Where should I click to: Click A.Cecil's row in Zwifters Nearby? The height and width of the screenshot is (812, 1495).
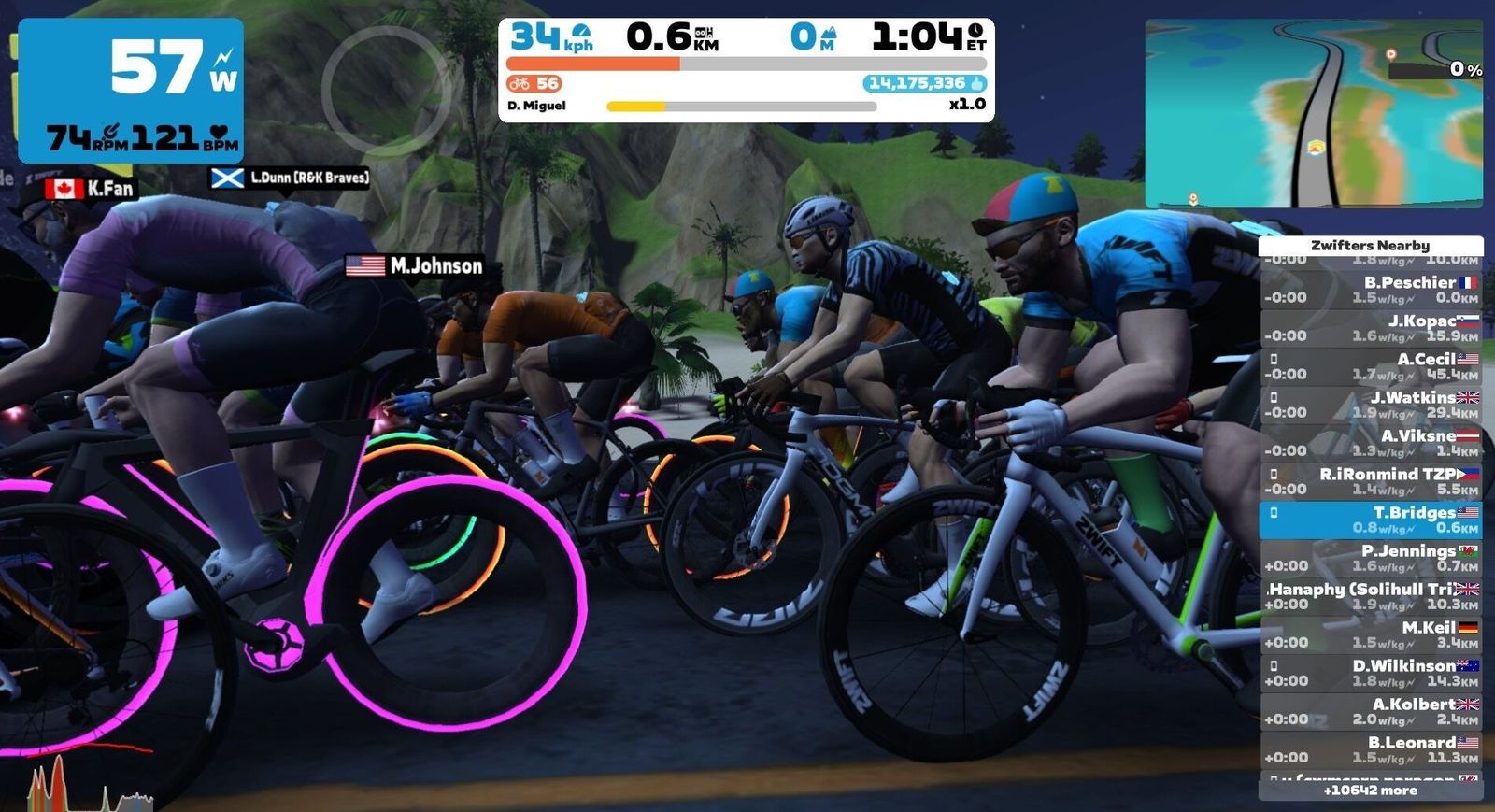click(x=1371, y=366)
